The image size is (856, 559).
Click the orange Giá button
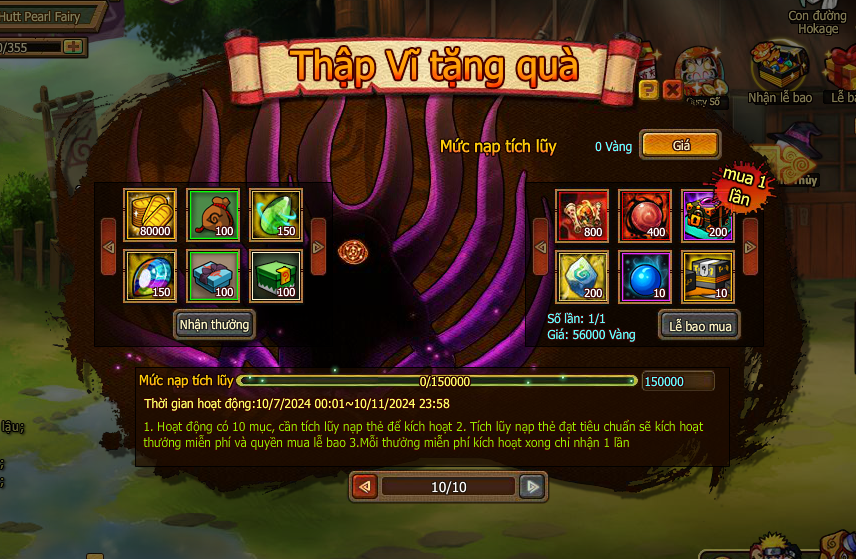click(680, 145)
